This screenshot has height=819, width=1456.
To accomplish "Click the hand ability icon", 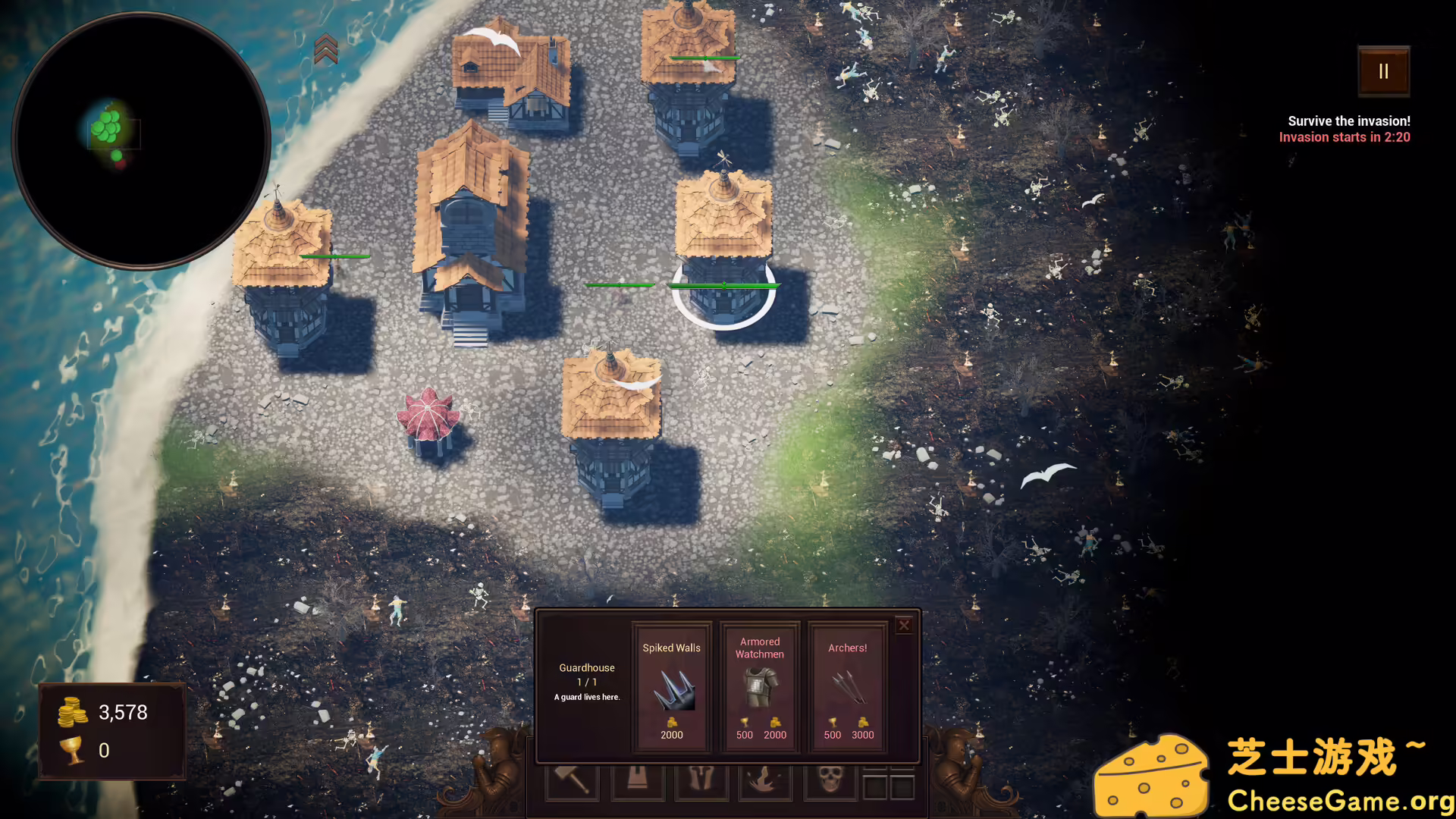I will pos(766,781).
